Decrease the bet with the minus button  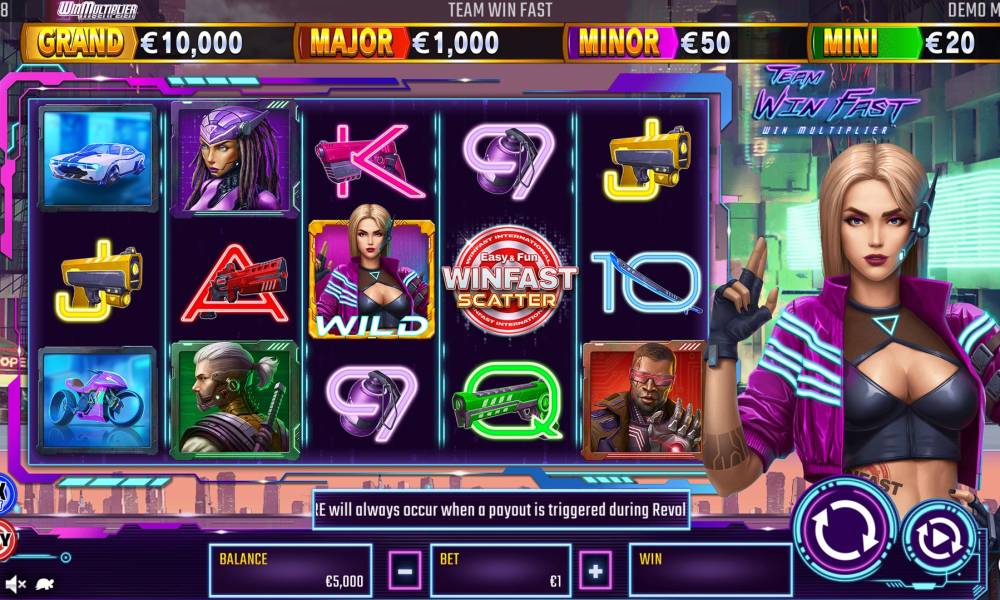click(404, 571)
